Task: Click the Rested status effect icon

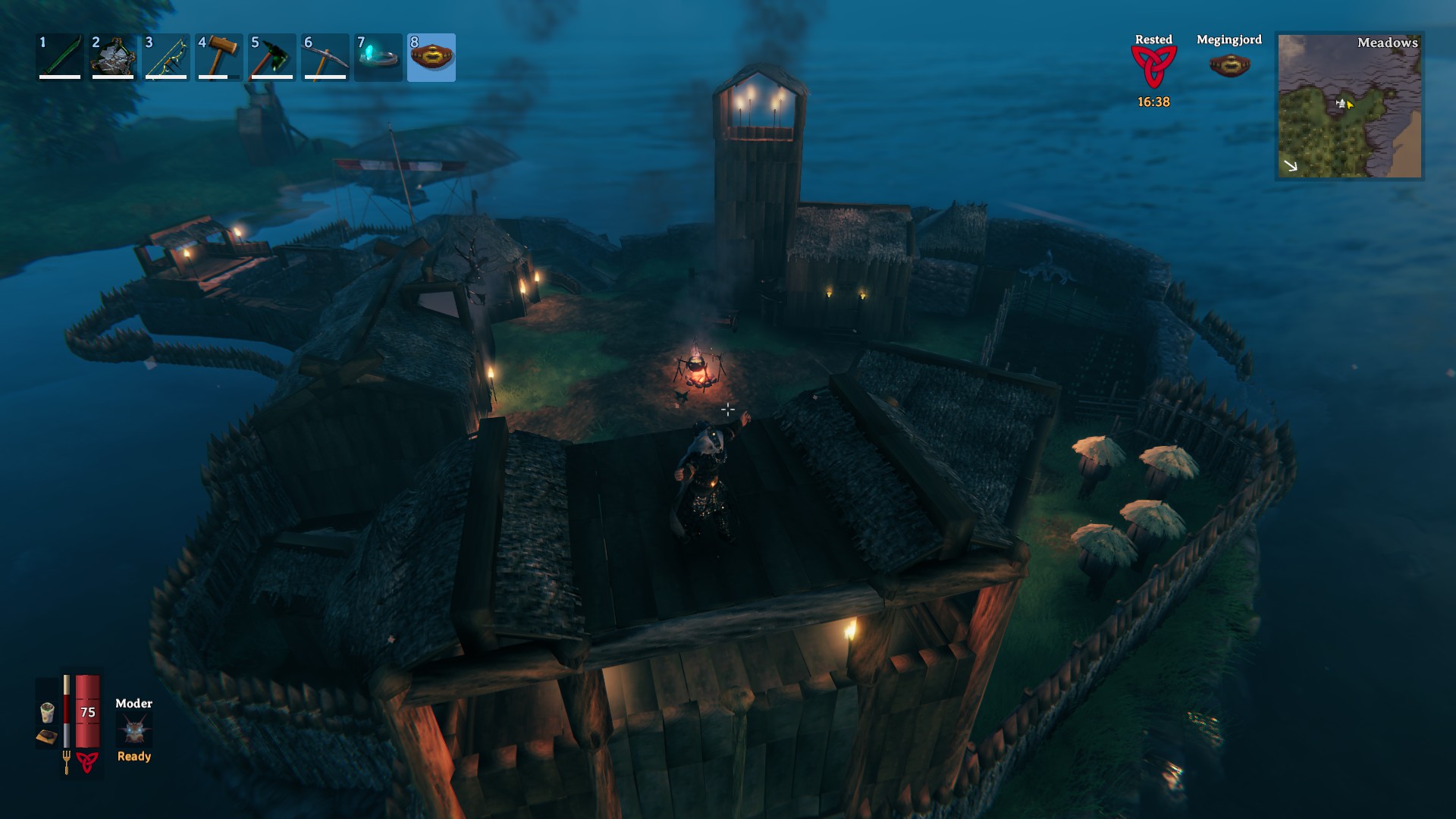Action: pyautogui.click(x=1153, y=67)
